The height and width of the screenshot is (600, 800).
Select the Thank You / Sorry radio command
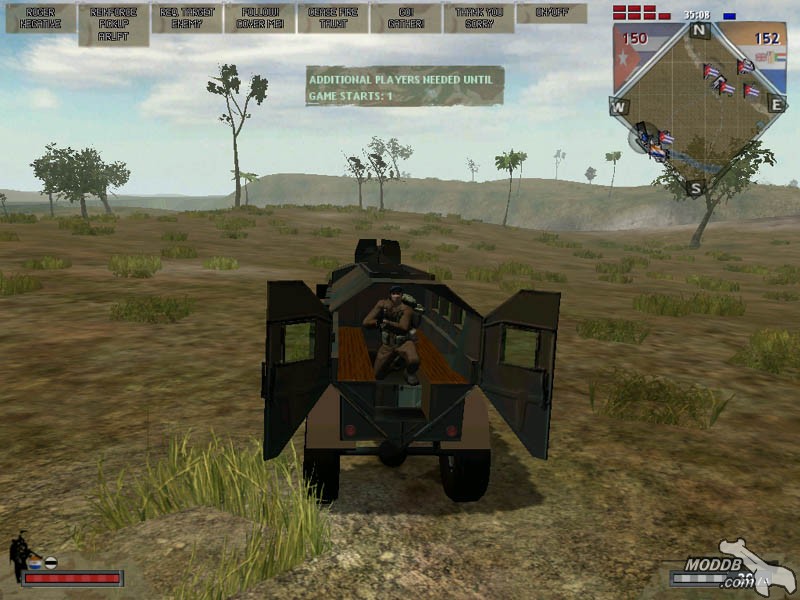(x=479, y=18)
